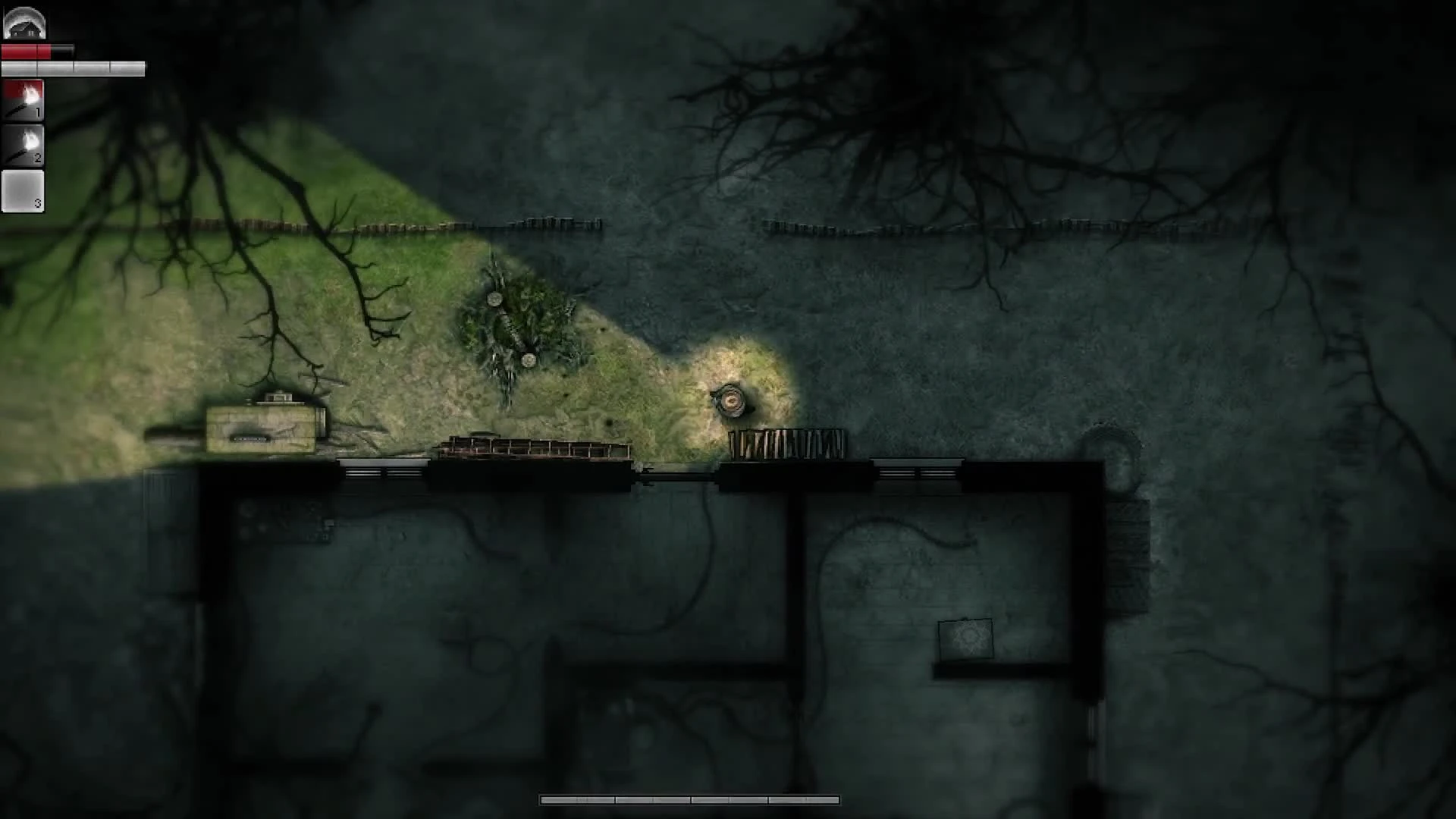
Task: Click the empty hotbar slot 3
Action: [23, 190]
